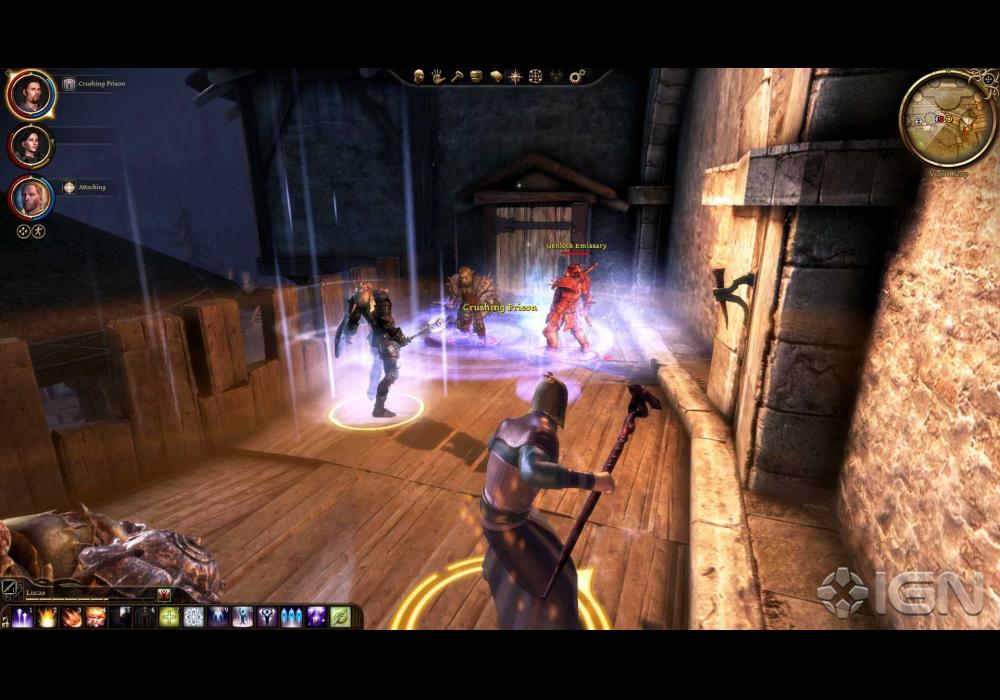
Task: Open the area map globe icon
Action: [x=536, y=76]
